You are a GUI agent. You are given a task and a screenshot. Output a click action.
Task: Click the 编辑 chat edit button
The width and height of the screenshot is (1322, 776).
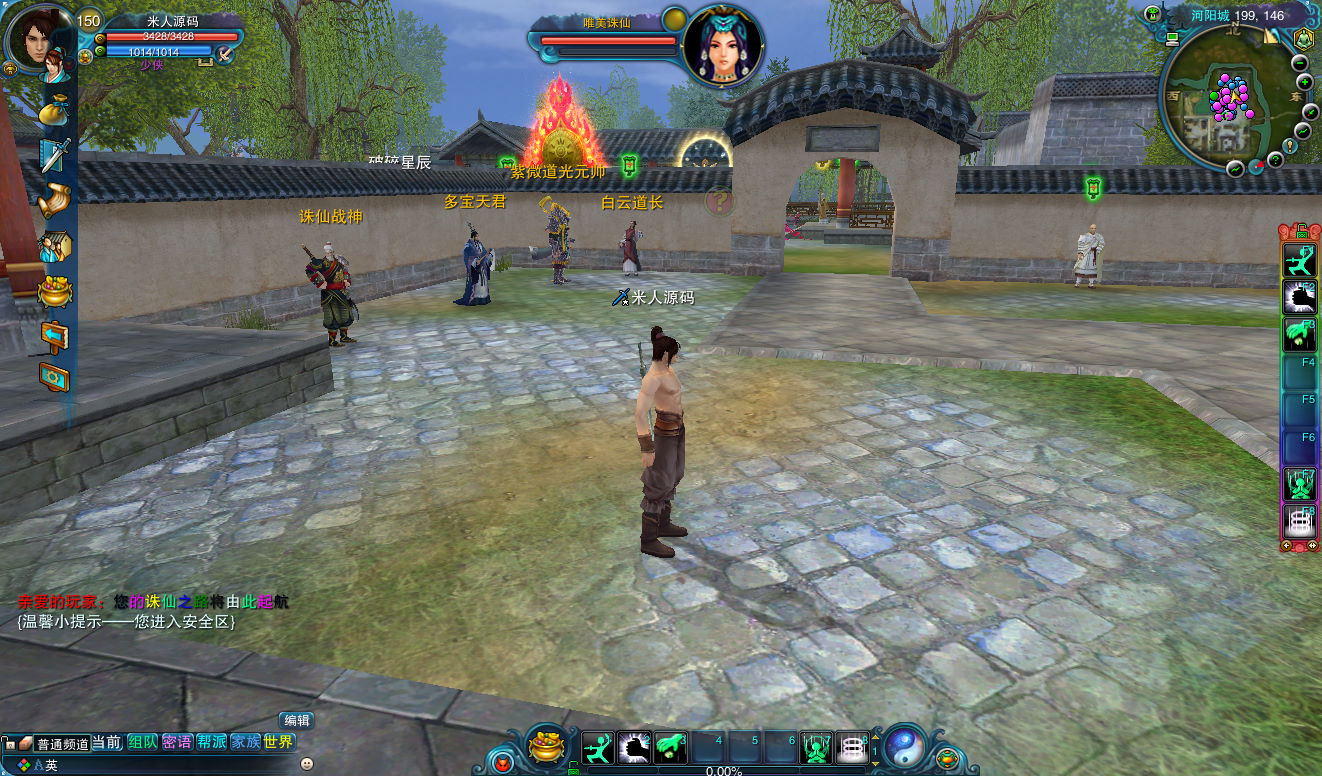(x=296, y=720)
